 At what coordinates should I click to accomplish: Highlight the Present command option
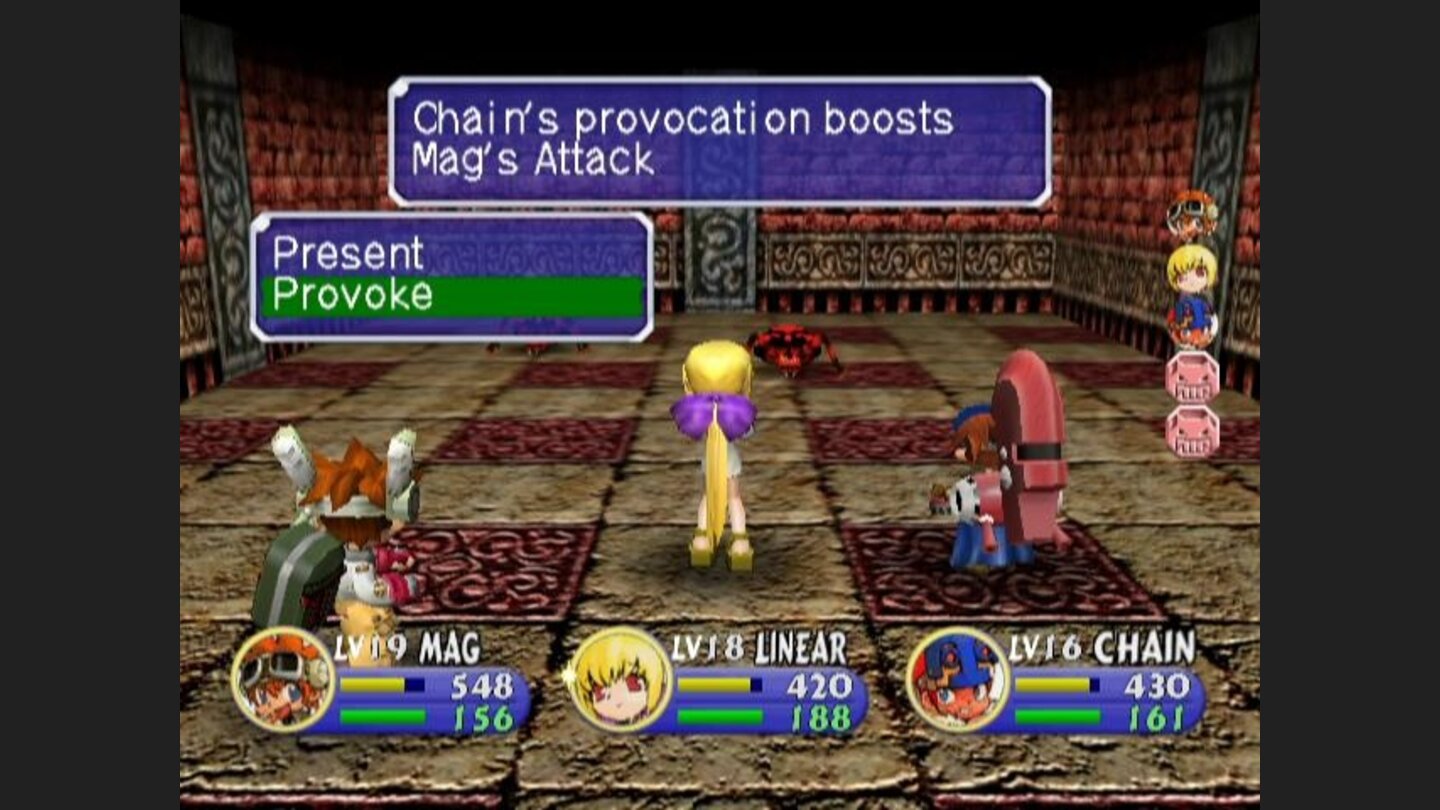click(350, 255)
